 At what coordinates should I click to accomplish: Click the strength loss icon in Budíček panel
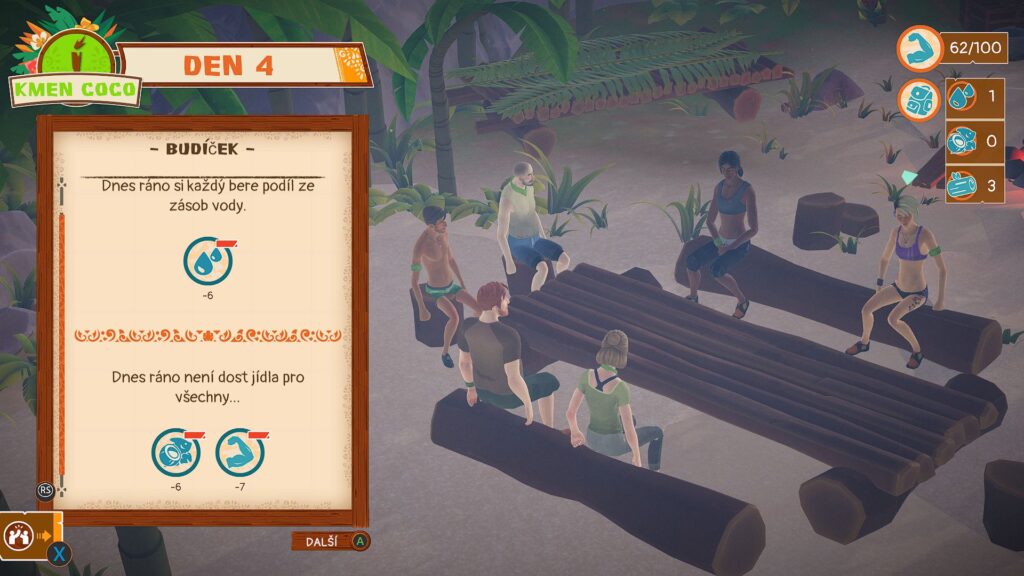point(240,452)
